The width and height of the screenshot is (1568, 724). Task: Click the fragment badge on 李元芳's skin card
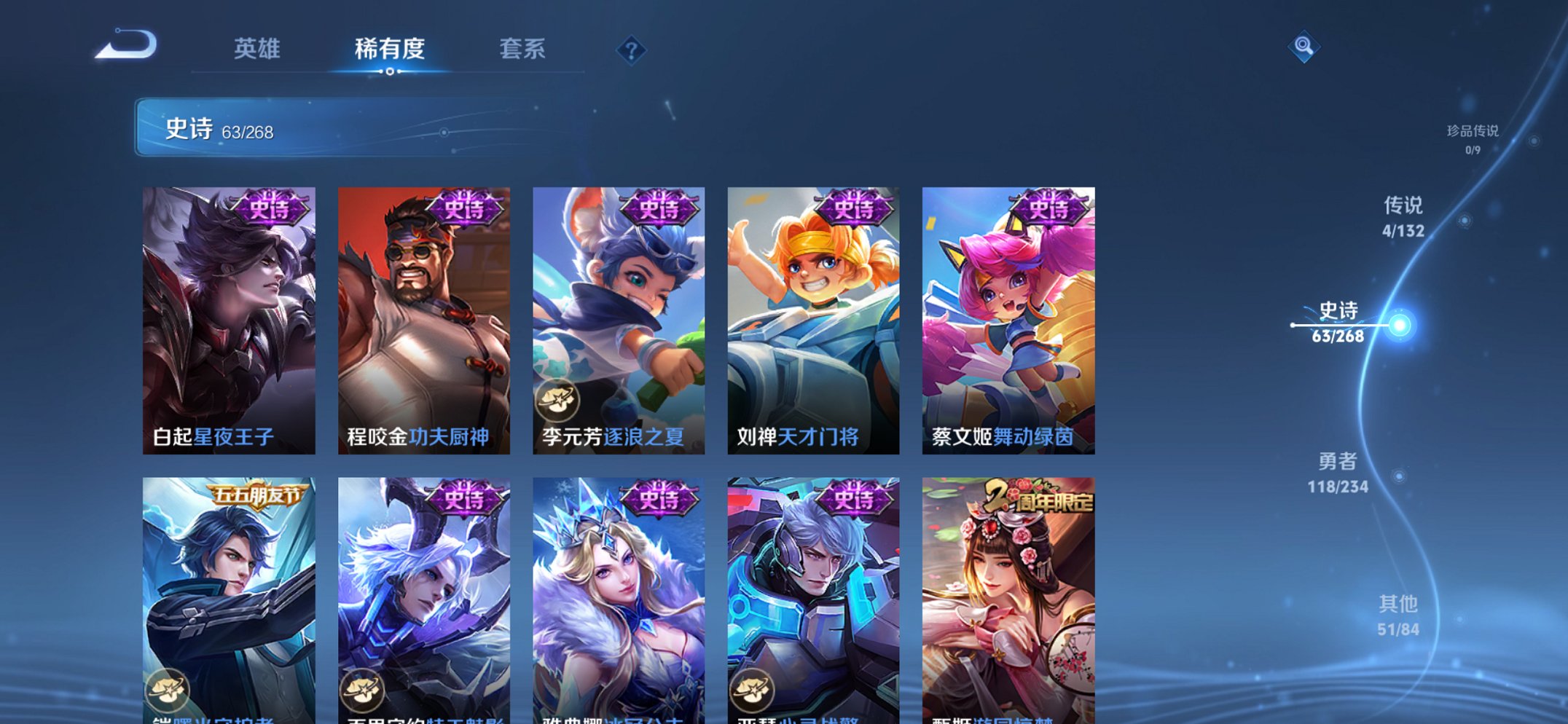(x=554, y=398)
